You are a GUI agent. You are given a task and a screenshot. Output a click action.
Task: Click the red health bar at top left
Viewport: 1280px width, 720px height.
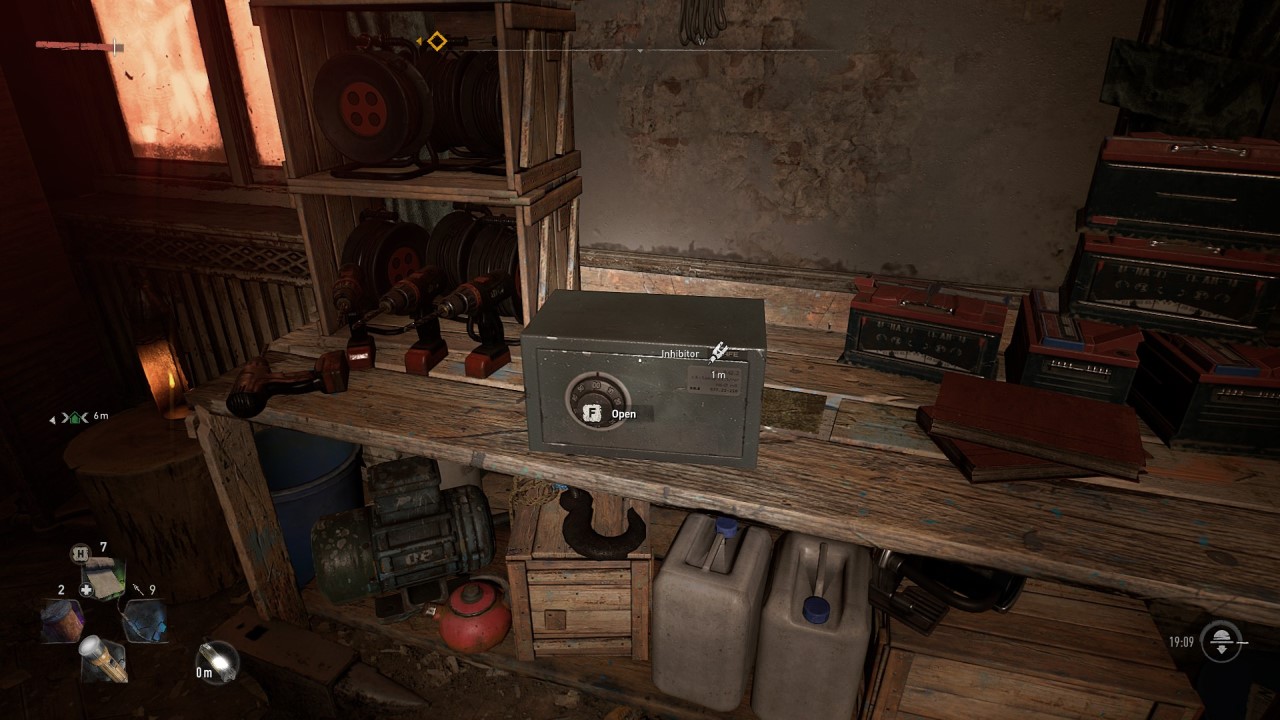[70, 45]
